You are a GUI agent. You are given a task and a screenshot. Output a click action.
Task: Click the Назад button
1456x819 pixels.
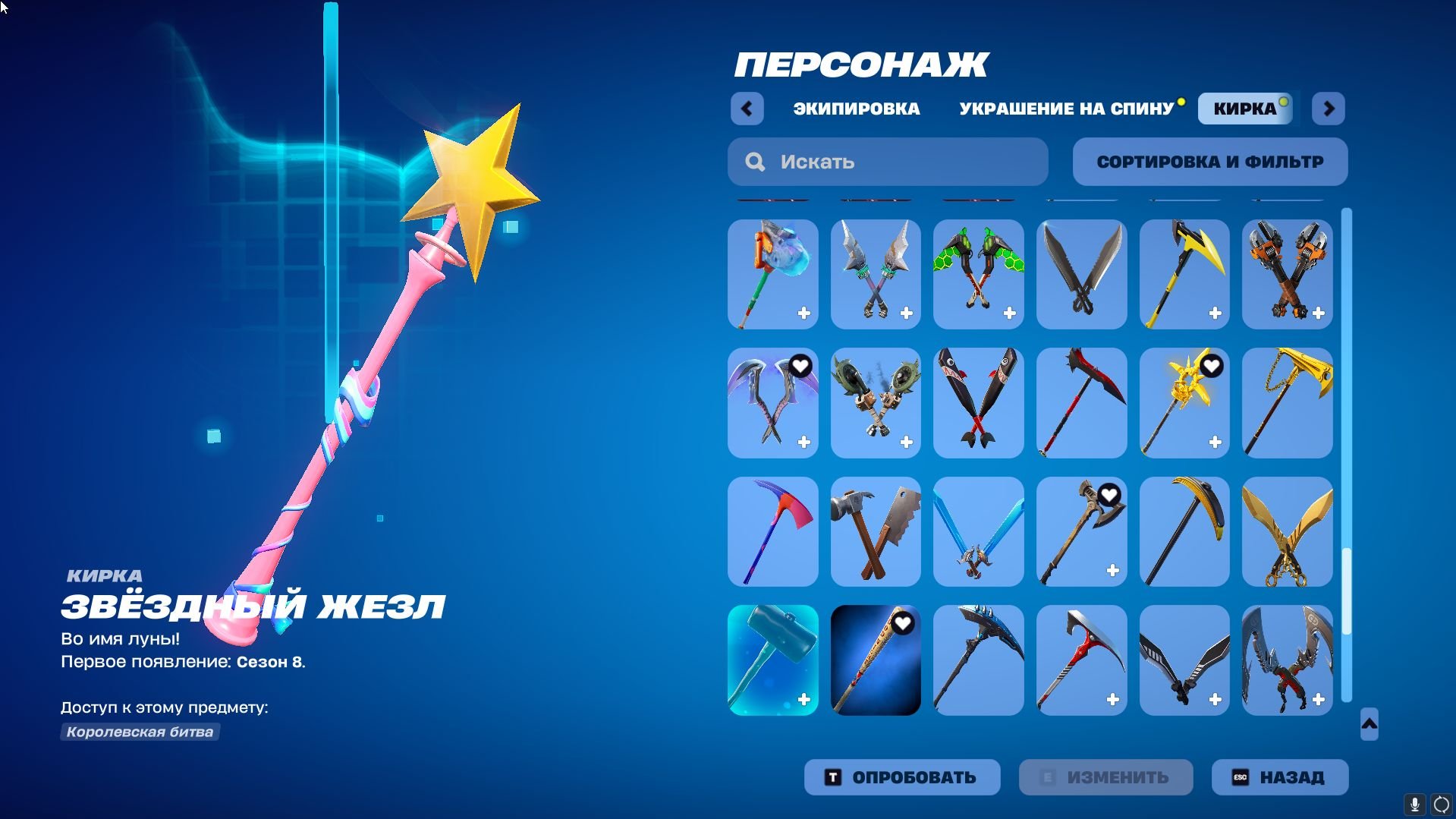1279,776
